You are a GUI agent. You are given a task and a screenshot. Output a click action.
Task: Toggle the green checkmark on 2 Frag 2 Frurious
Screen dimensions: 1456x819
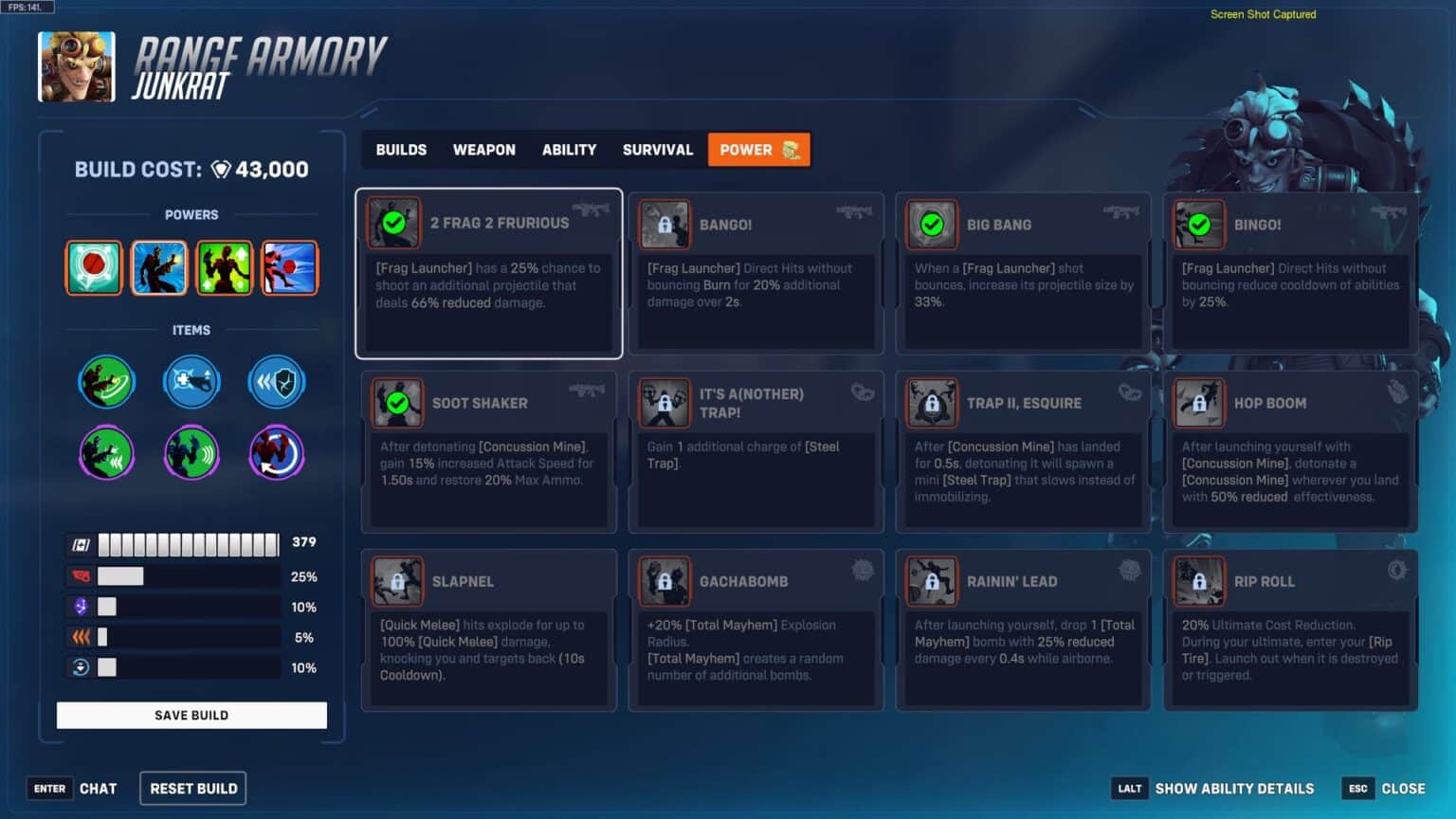395,225
